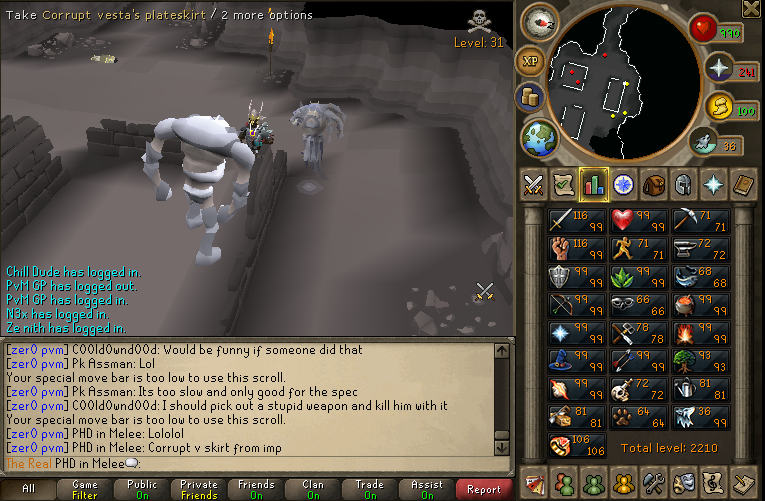Screen dimensions: 765x501
Task: Switch chat to the All tab
Action: point(29,489)
